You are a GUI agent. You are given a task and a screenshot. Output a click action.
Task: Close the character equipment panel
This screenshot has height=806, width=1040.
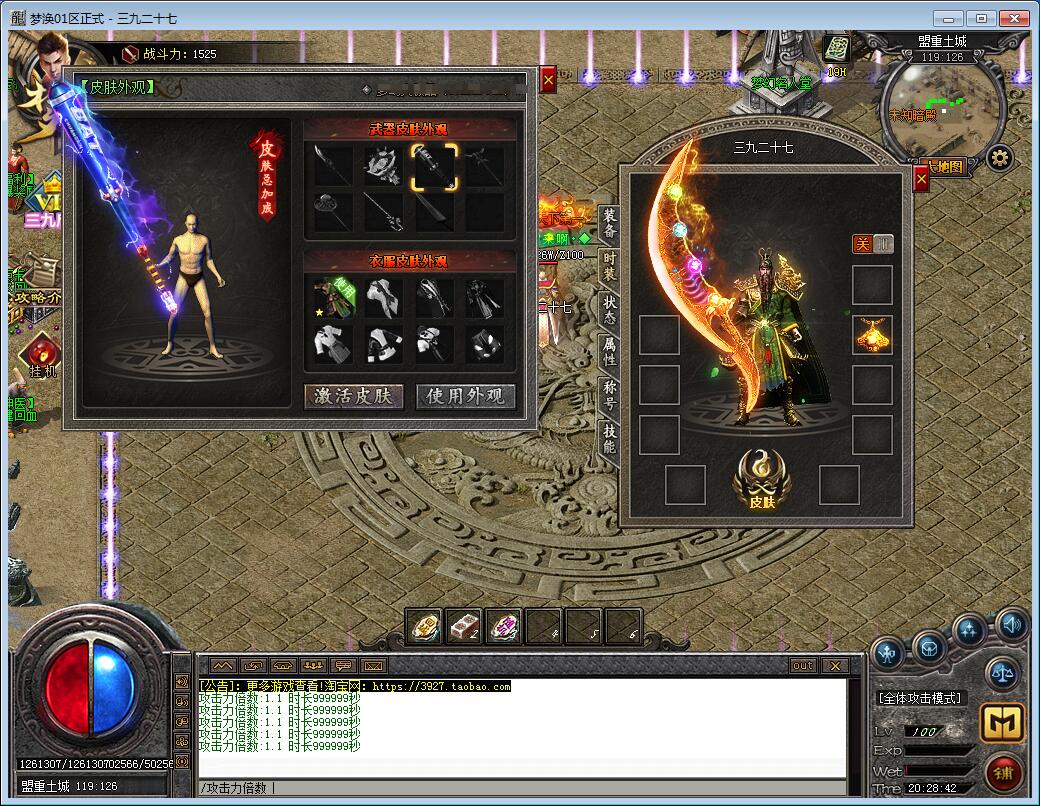[x=921, y=179]
